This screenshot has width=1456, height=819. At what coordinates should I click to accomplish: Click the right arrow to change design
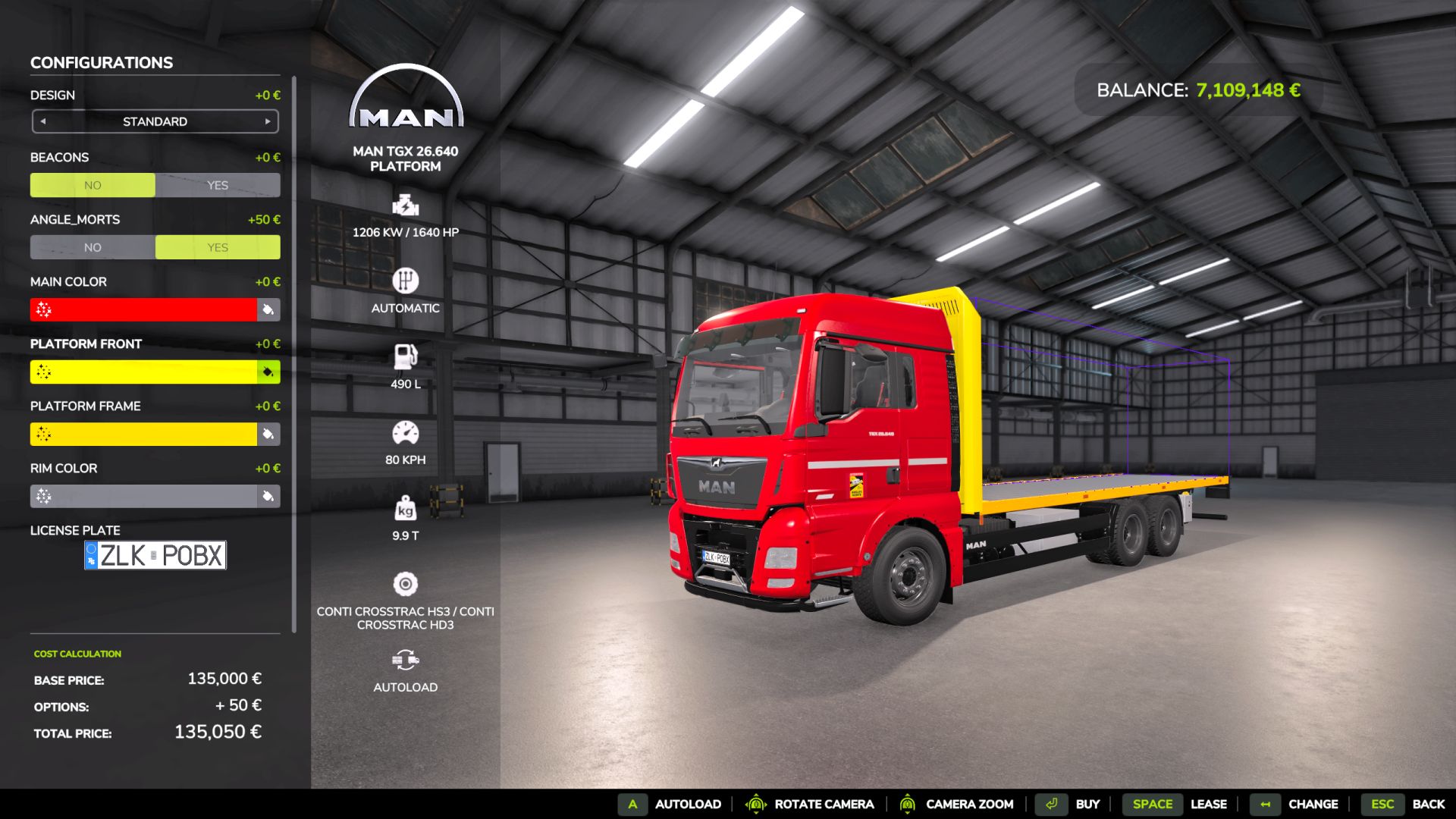[268, 121]
